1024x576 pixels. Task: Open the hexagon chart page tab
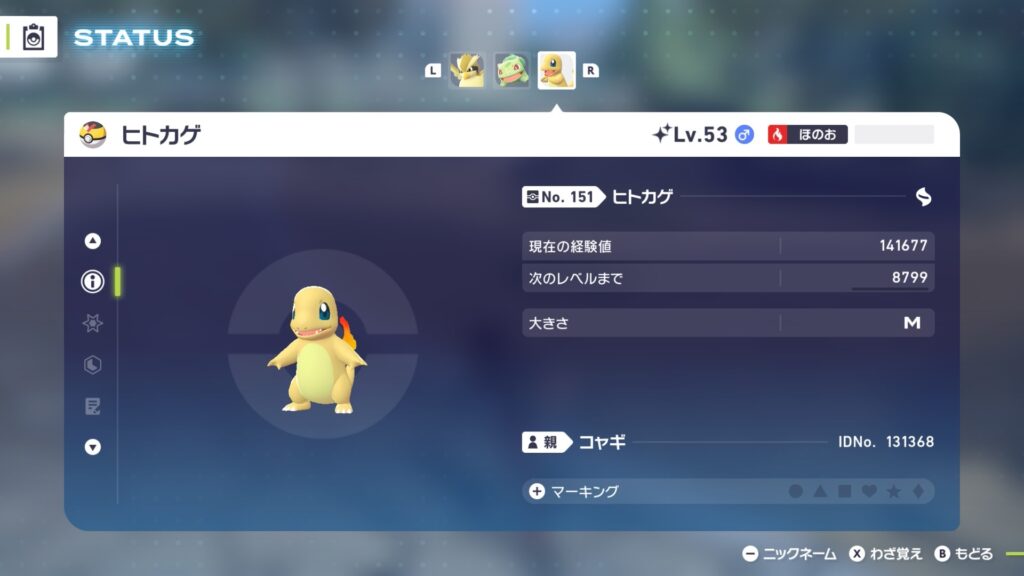tap(93, 365)
